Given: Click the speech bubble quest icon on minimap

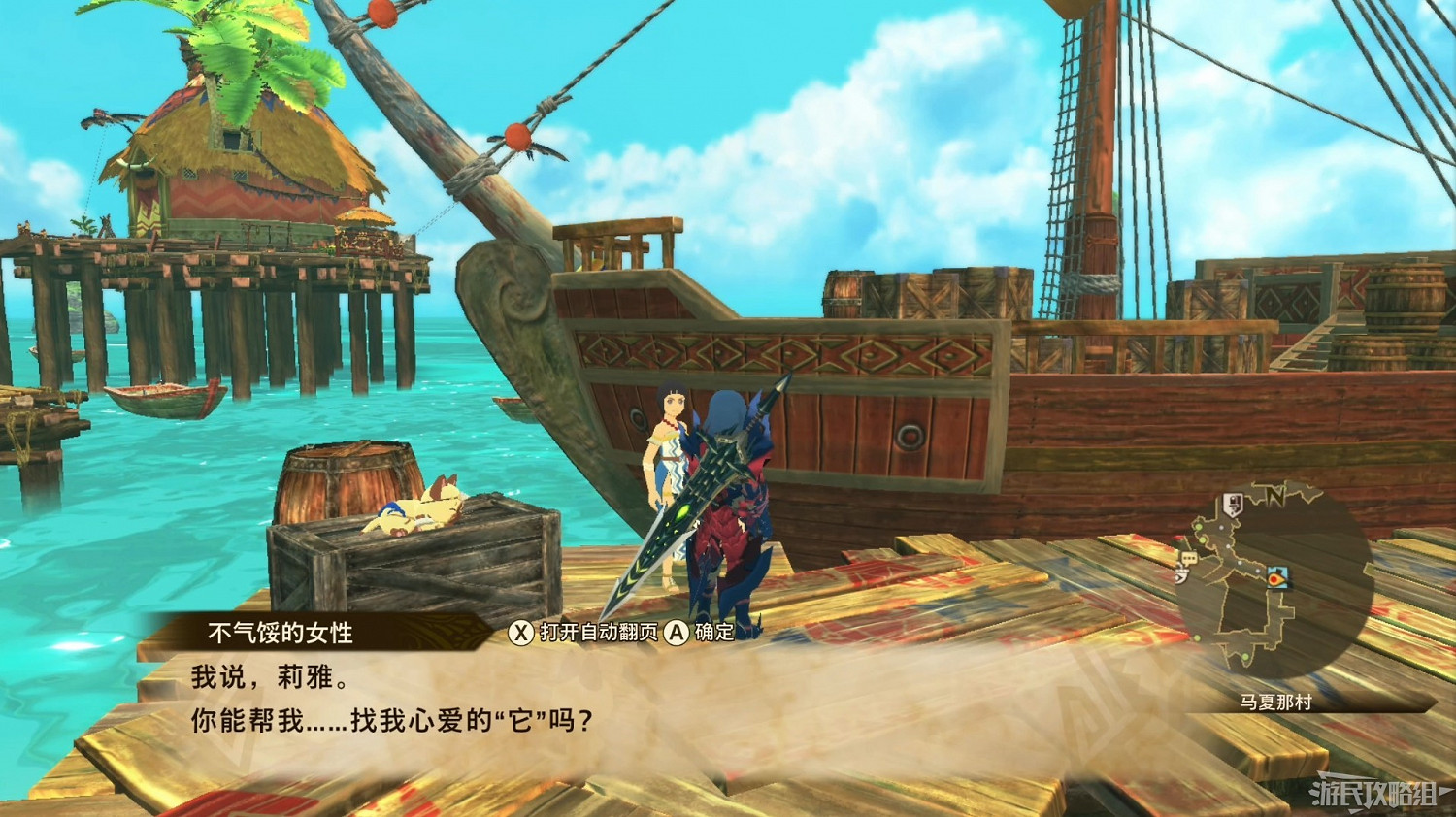Looking at the screenshot, I should coord(1188,557).
